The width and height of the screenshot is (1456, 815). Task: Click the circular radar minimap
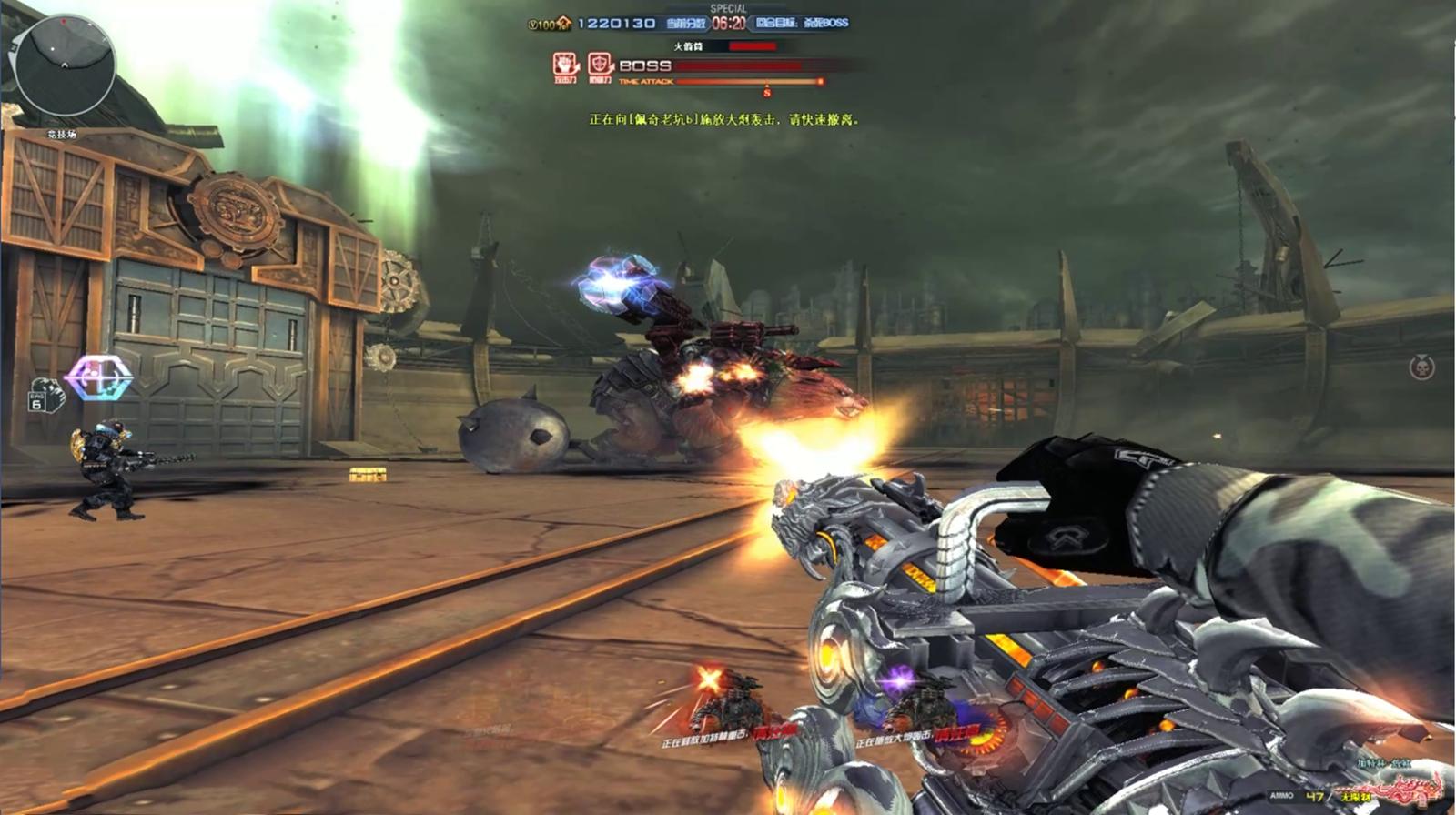(x=65, y=66)
